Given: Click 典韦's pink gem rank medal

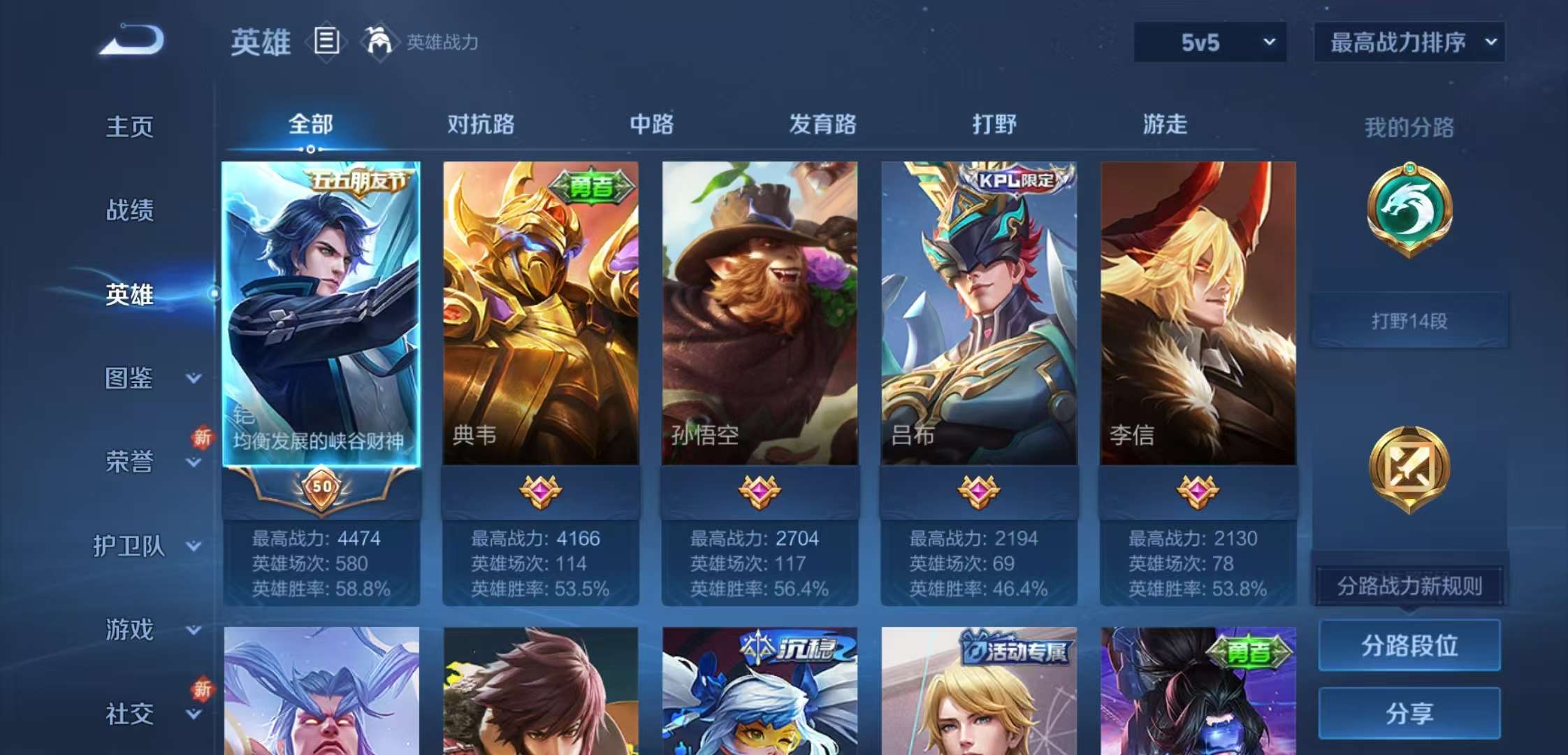Looking at the screenshot, I should tap(539, 491).
